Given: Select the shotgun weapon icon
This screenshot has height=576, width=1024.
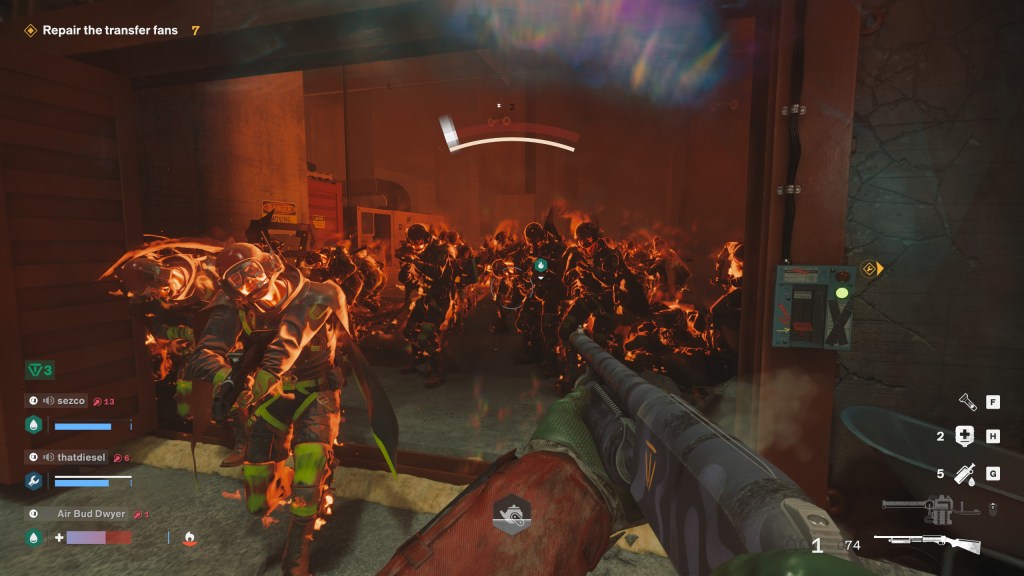Looking at the screenshot, I should pos(927,544).
